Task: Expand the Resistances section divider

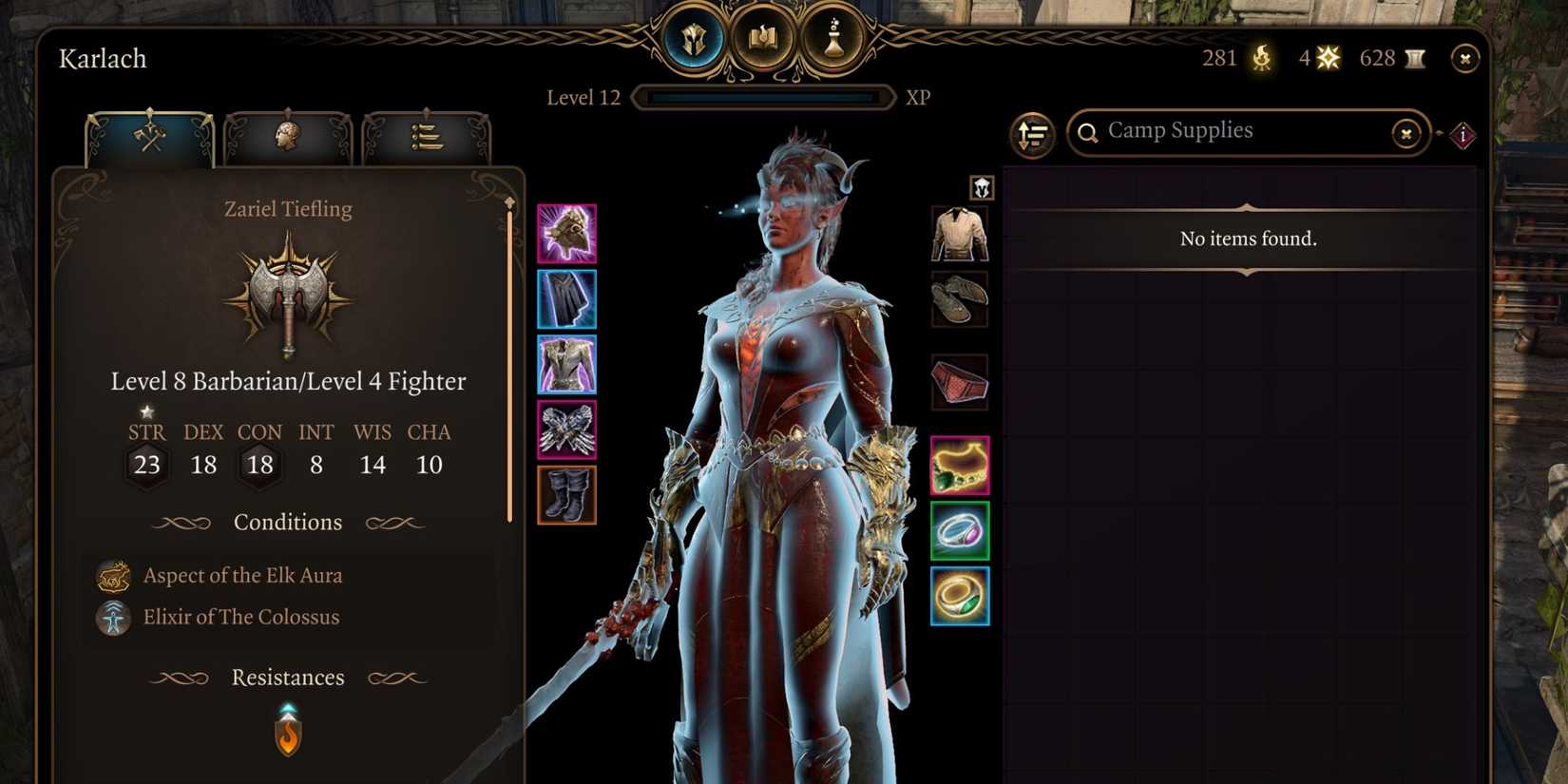Action: pyautogui.click(x=287, y=678)
